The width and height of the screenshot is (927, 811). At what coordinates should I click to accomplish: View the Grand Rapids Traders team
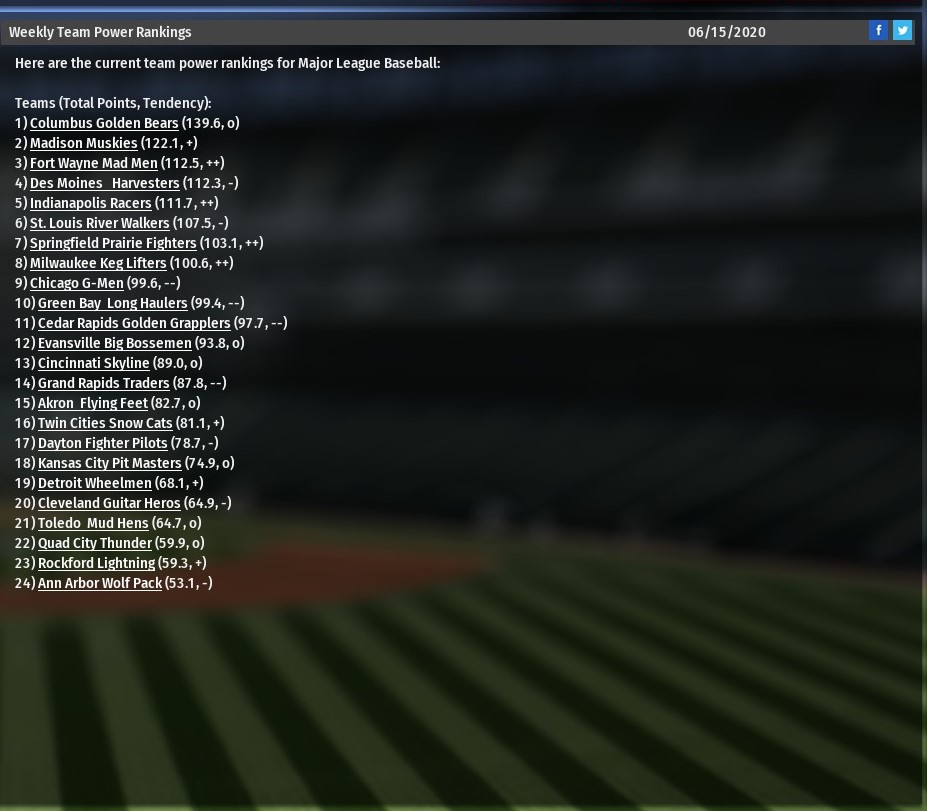pos(103,383)
